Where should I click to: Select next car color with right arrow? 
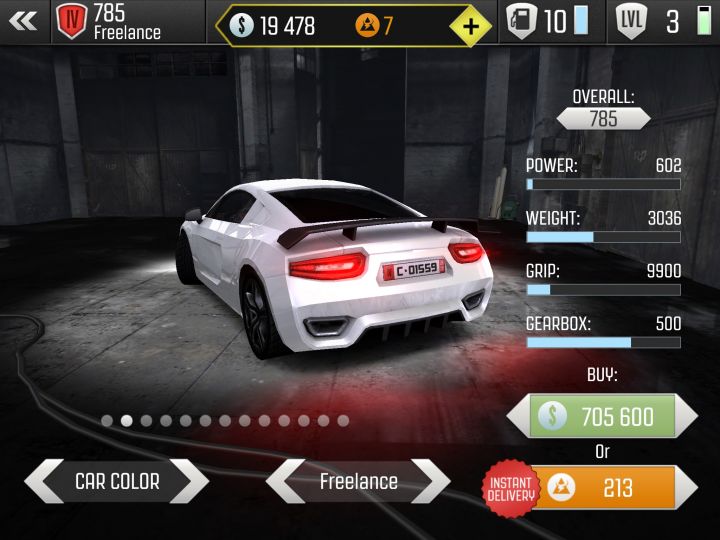coord(191,482)
